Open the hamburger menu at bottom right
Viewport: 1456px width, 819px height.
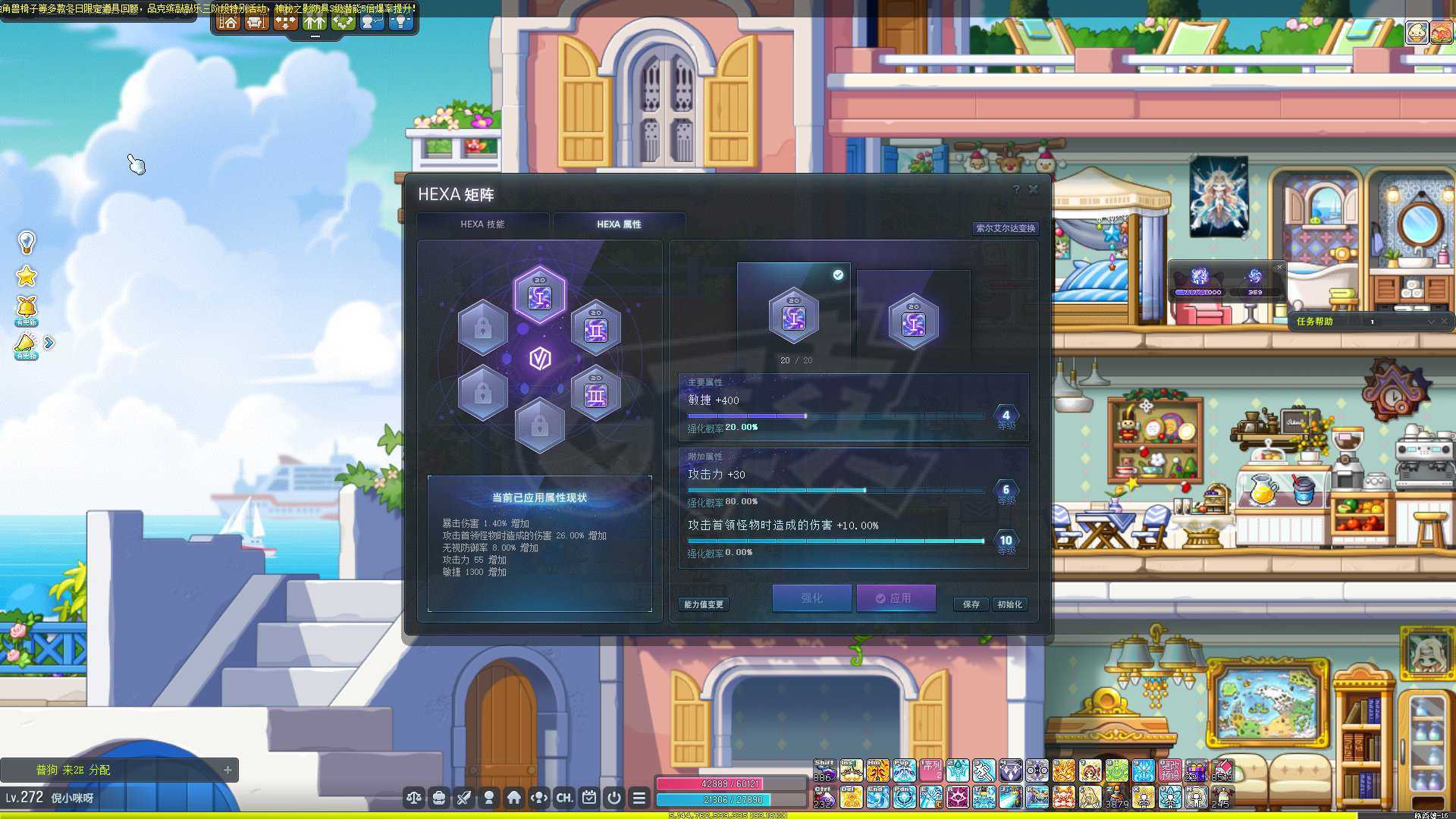[x=639, y=798]
